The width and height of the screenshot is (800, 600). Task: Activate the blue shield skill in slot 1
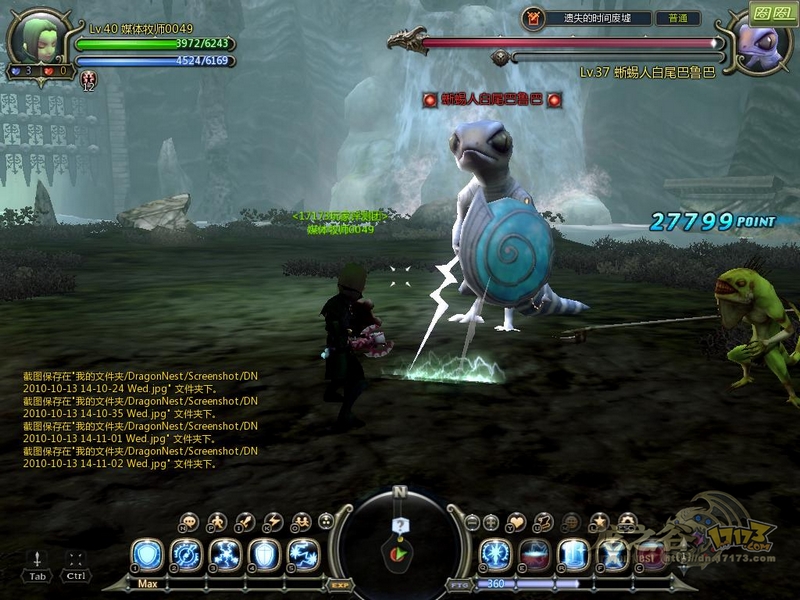pyautogui.click(x=147, y=554)
